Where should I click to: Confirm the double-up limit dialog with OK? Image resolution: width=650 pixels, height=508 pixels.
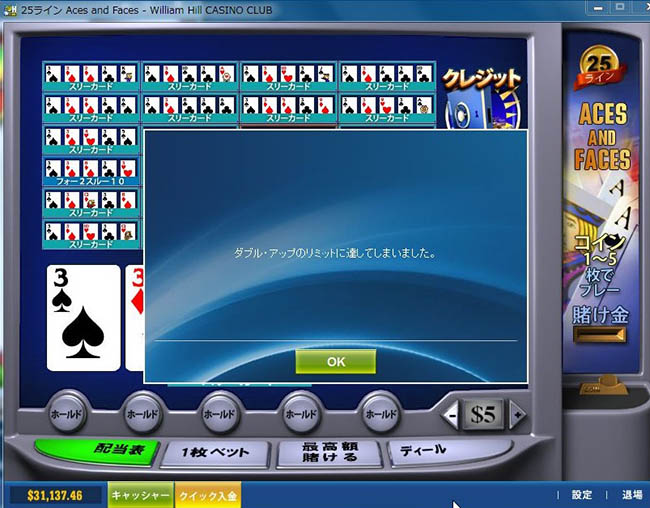coord(335,361)
